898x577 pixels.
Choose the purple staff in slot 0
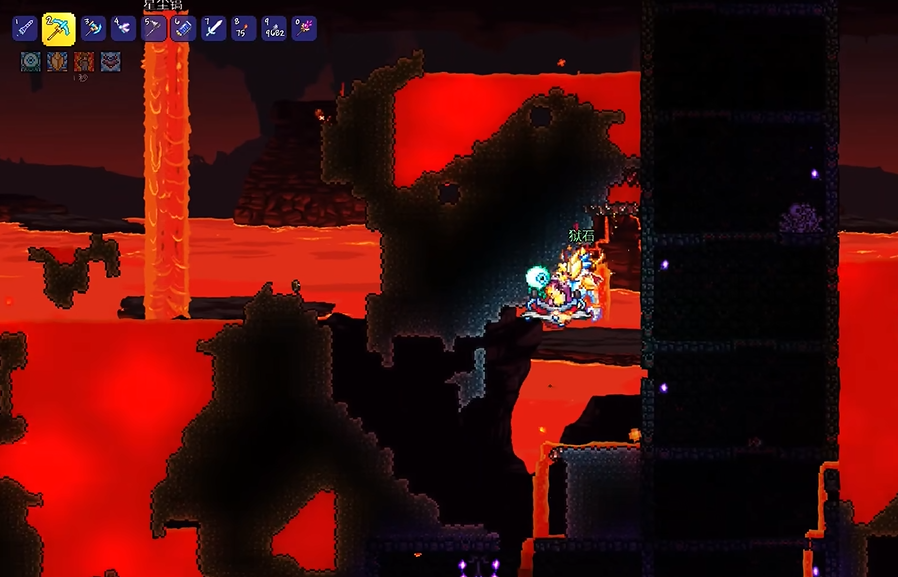click(304, 28)
